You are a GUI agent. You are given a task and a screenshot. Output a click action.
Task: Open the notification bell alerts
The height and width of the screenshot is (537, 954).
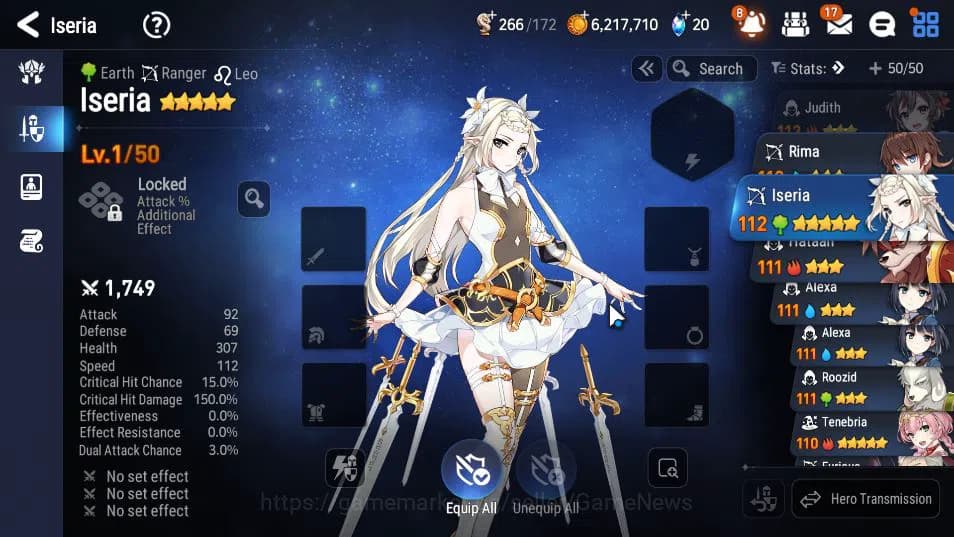[x=752, y=24]
